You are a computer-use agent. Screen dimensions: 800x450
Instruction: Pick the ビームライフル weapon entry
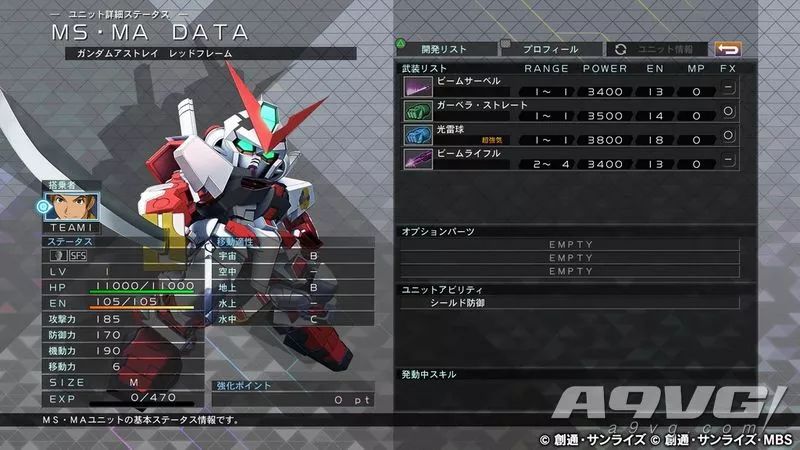point(570,158)
